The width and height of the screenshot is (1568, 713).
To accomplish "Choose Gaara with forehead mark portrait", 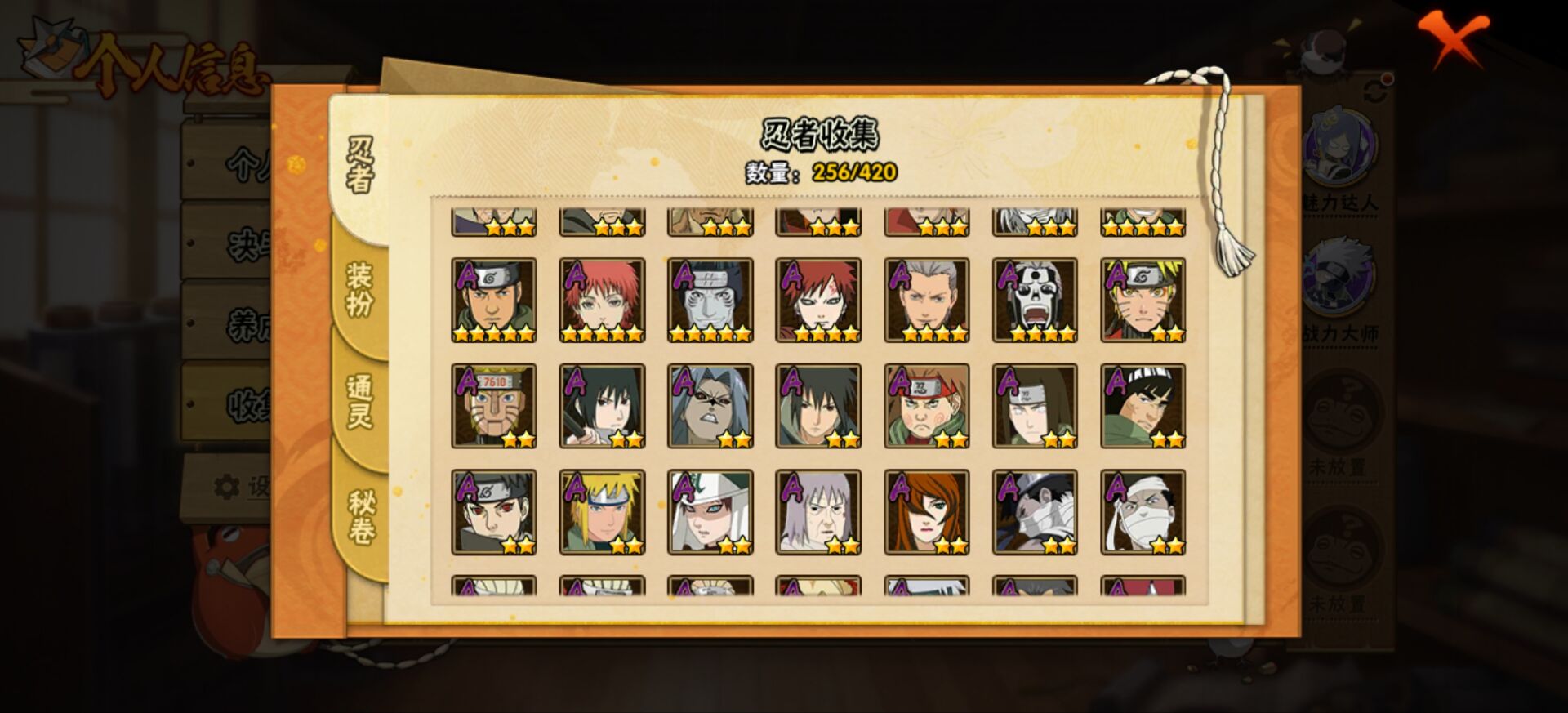I will 817,300.
